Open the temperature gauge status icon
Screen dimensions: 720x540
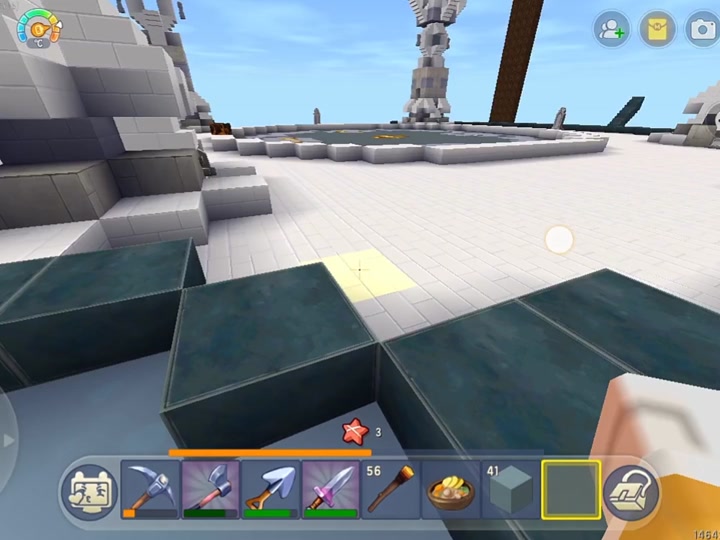pyautogui.click(x=38, y=28)
